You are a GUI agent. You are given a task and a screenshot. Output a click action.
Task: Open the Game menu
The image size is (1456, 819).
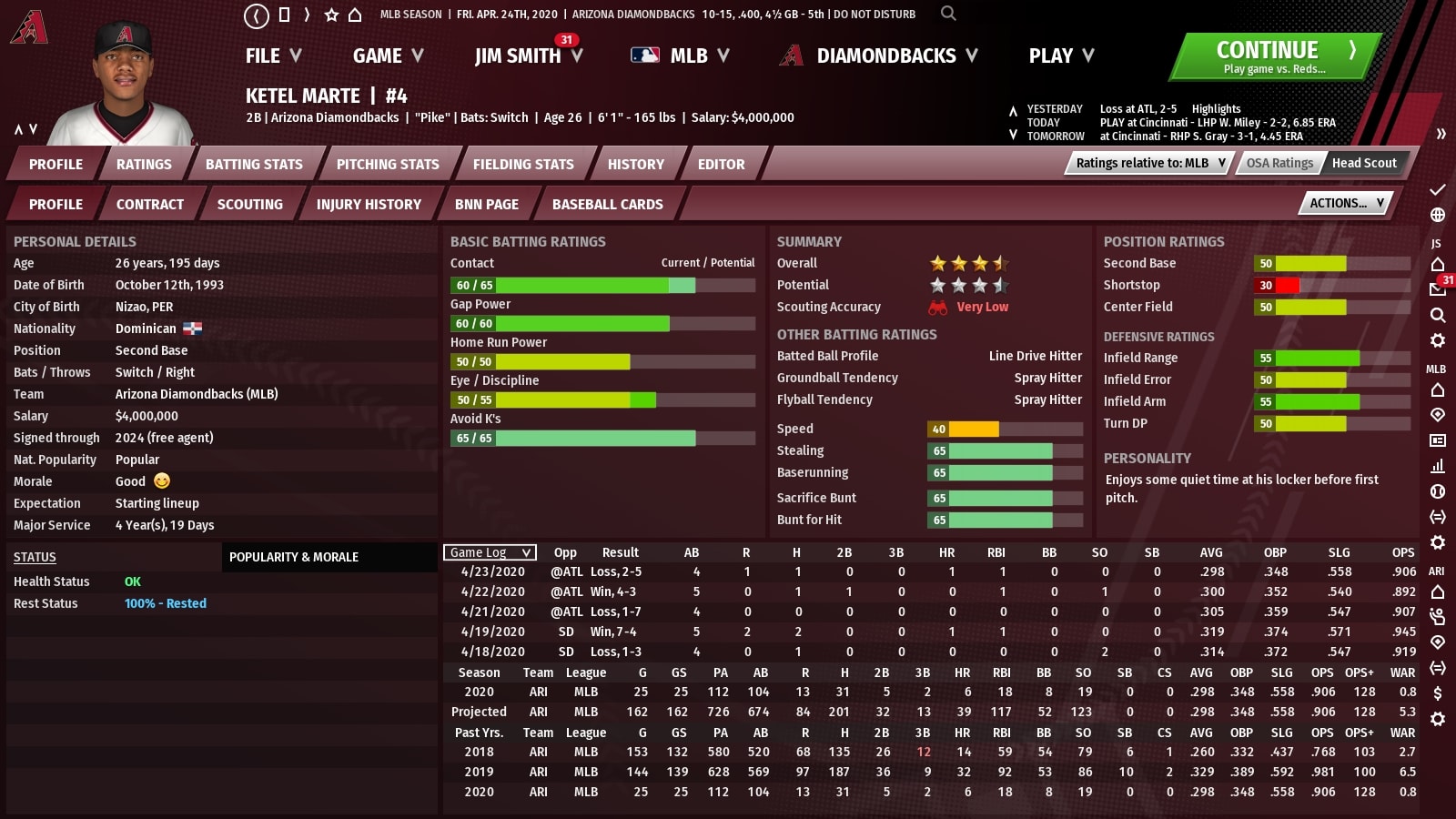point(388,56)
